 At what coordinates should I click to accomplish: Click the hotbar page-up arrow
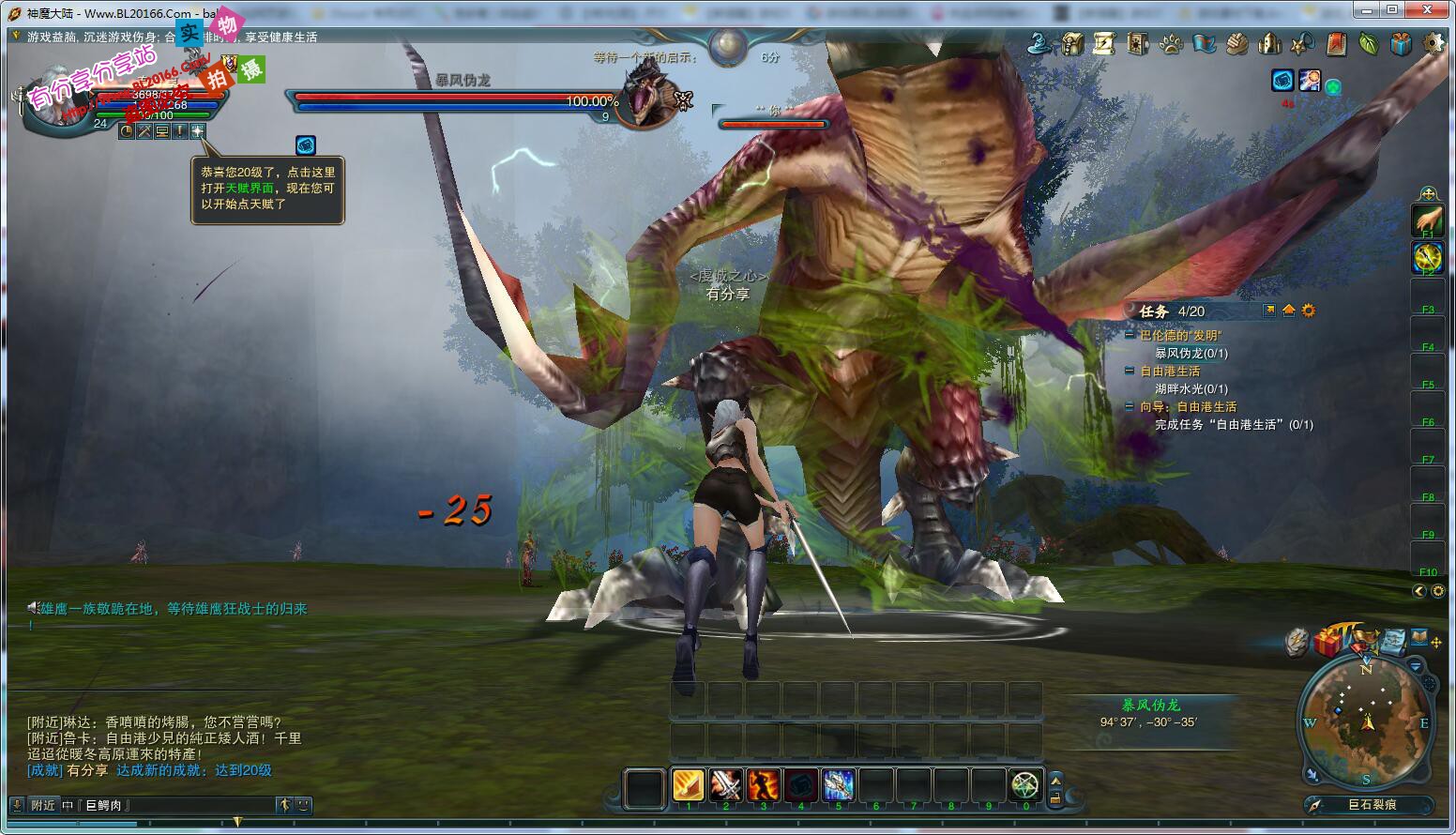tap(1055, 779)
